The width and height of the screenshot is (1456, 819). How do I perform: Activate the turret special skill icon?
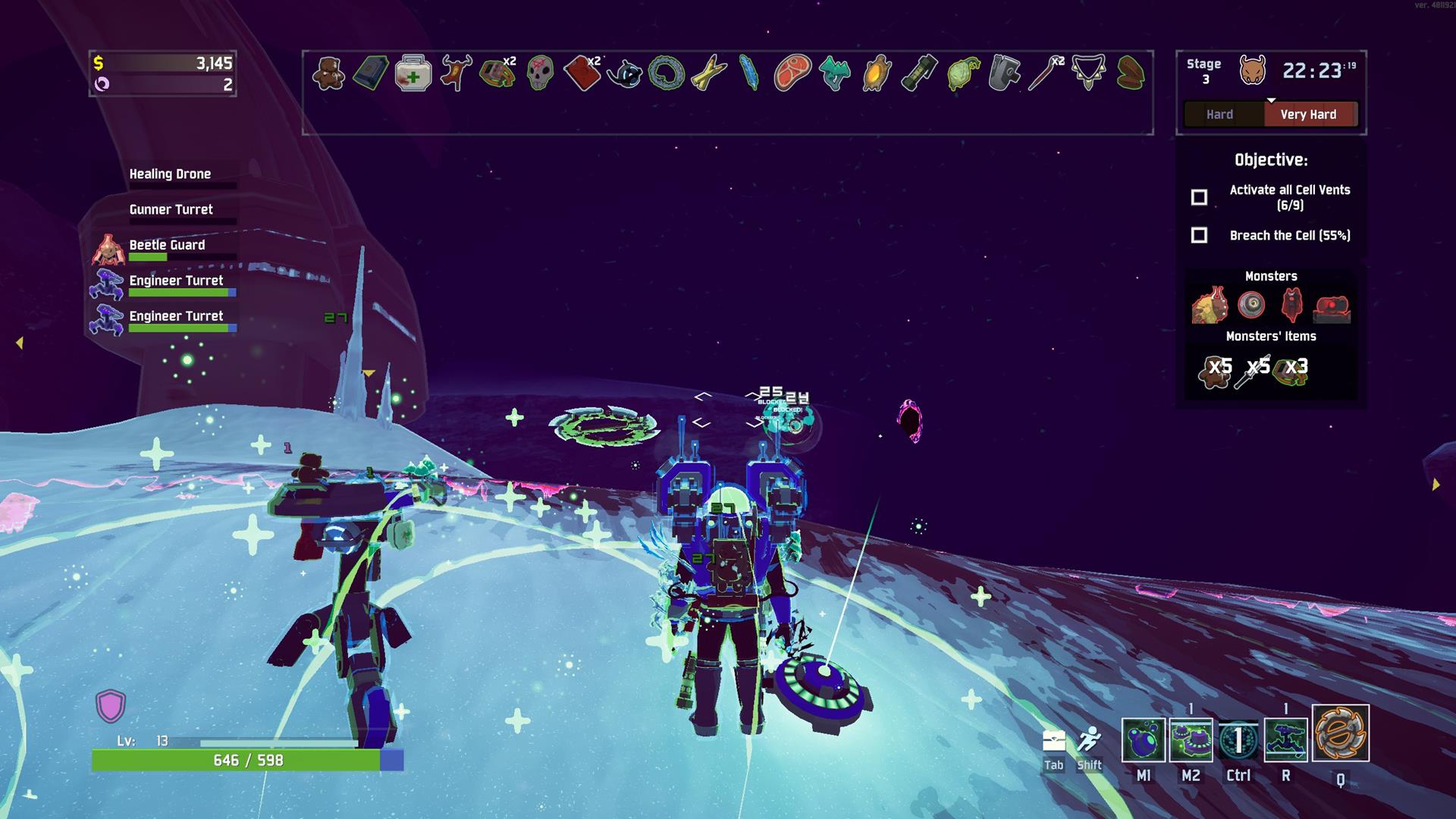tap(1286, 739)
